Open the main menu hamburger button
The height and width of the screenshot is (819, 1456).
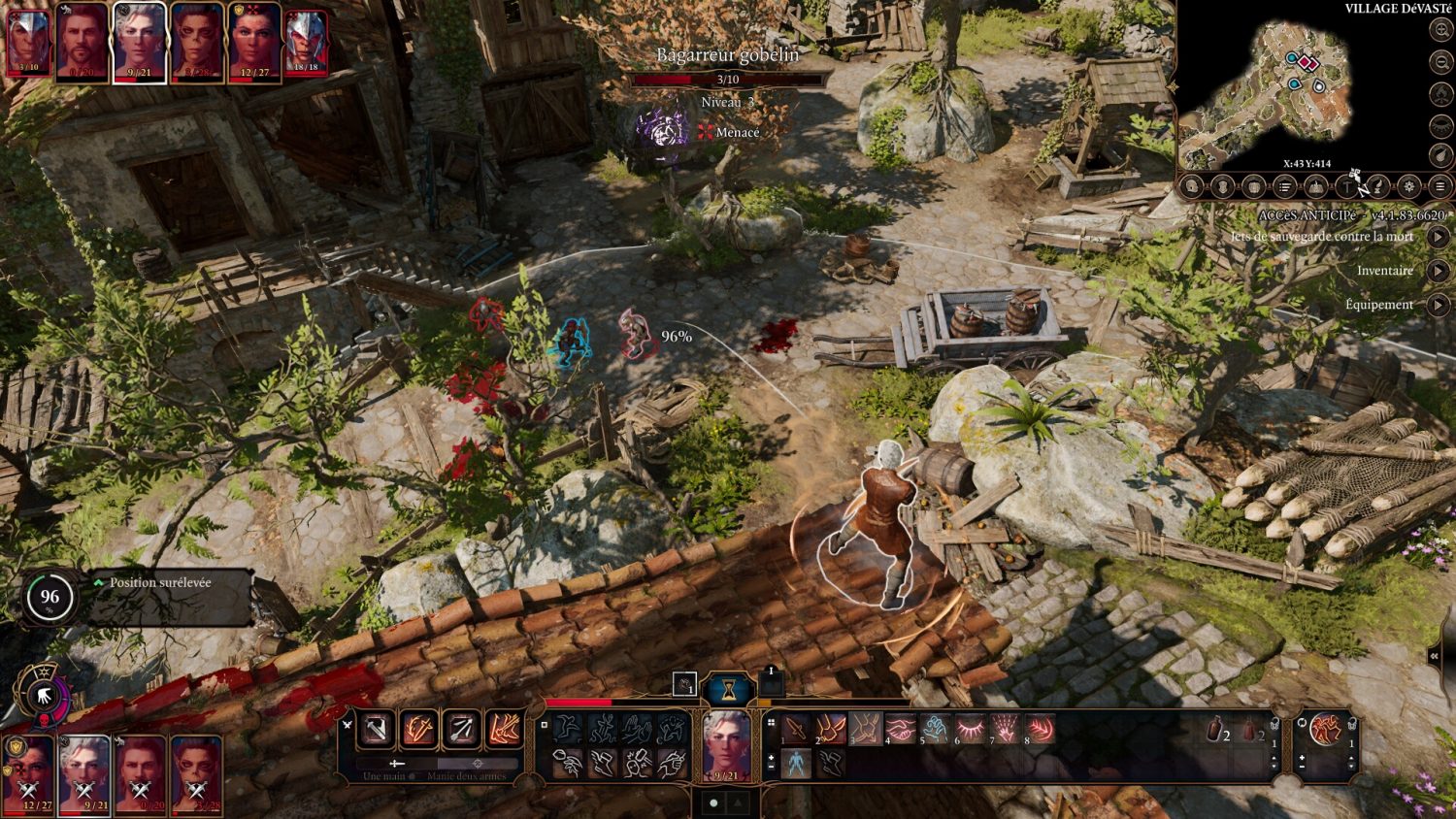point(1440,186)
